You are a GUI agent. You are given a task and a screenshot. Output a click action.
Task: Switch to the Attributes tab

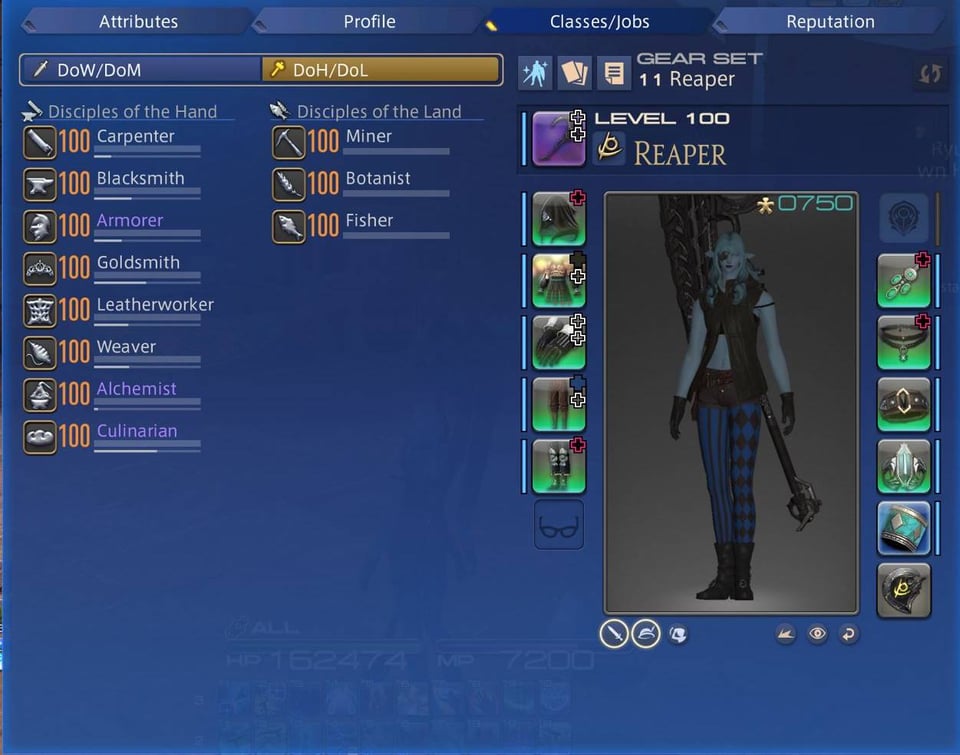[x=138, y=21]
